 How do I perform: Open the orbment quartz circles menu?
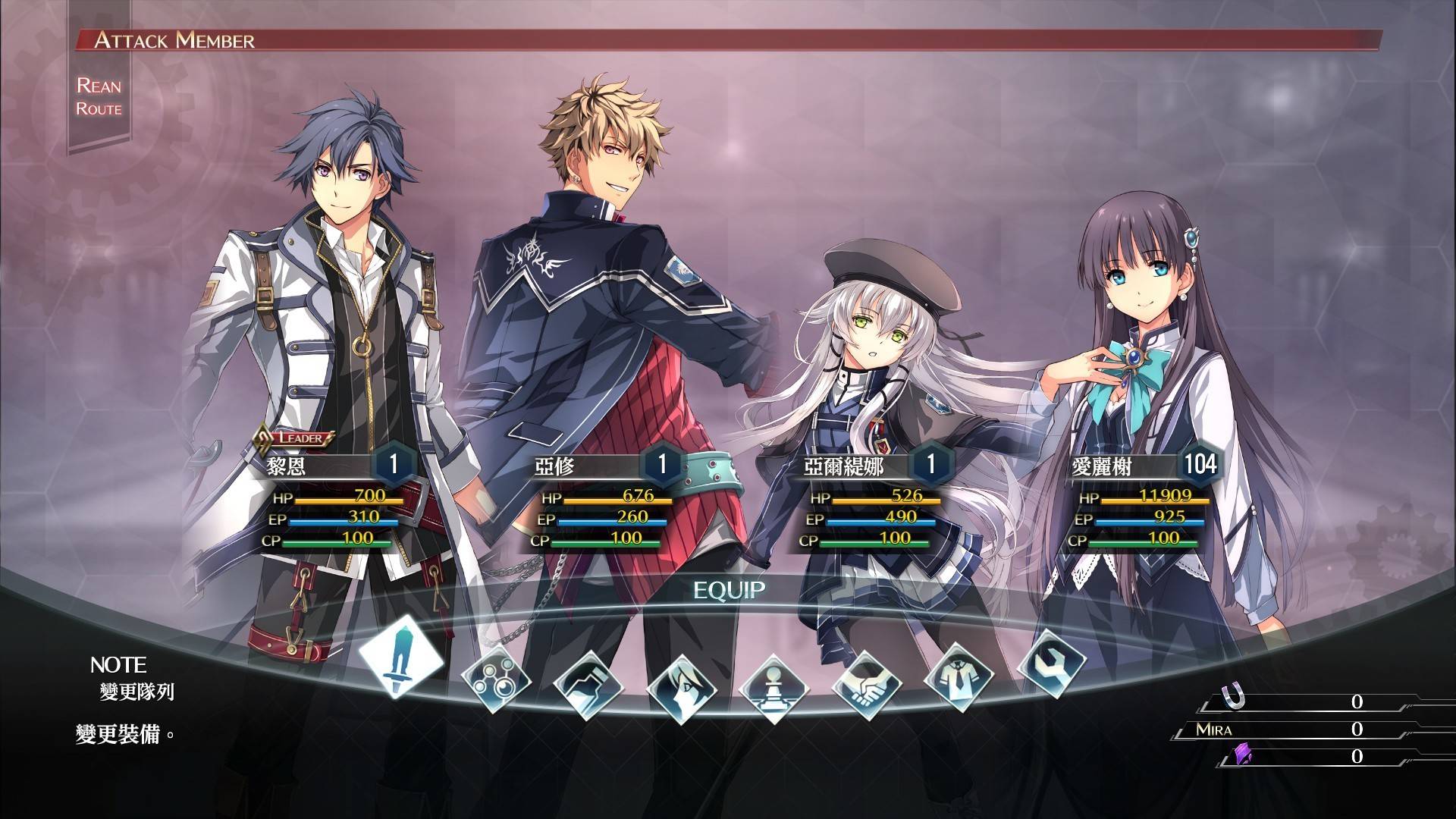click(495, 678)
